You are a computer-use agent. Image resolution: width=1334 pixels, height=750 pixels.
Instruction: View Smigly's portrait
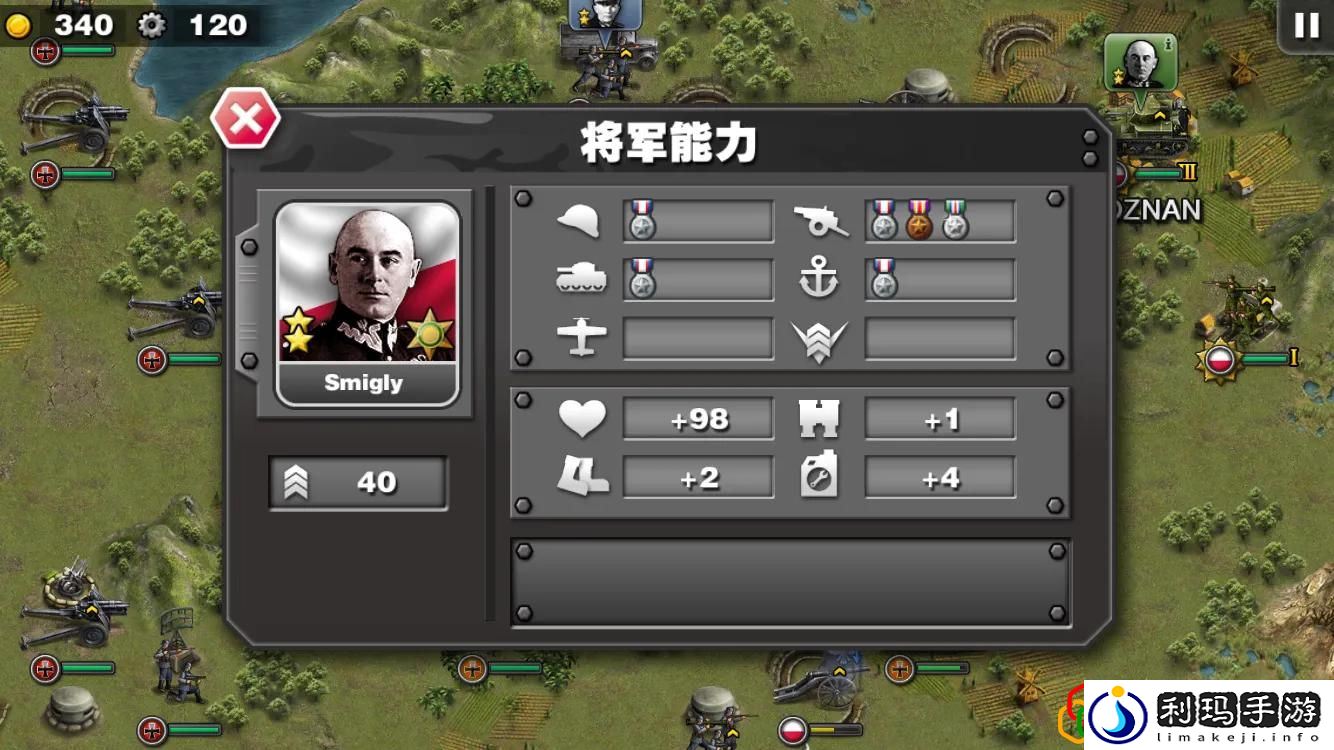tap(365, 290)
